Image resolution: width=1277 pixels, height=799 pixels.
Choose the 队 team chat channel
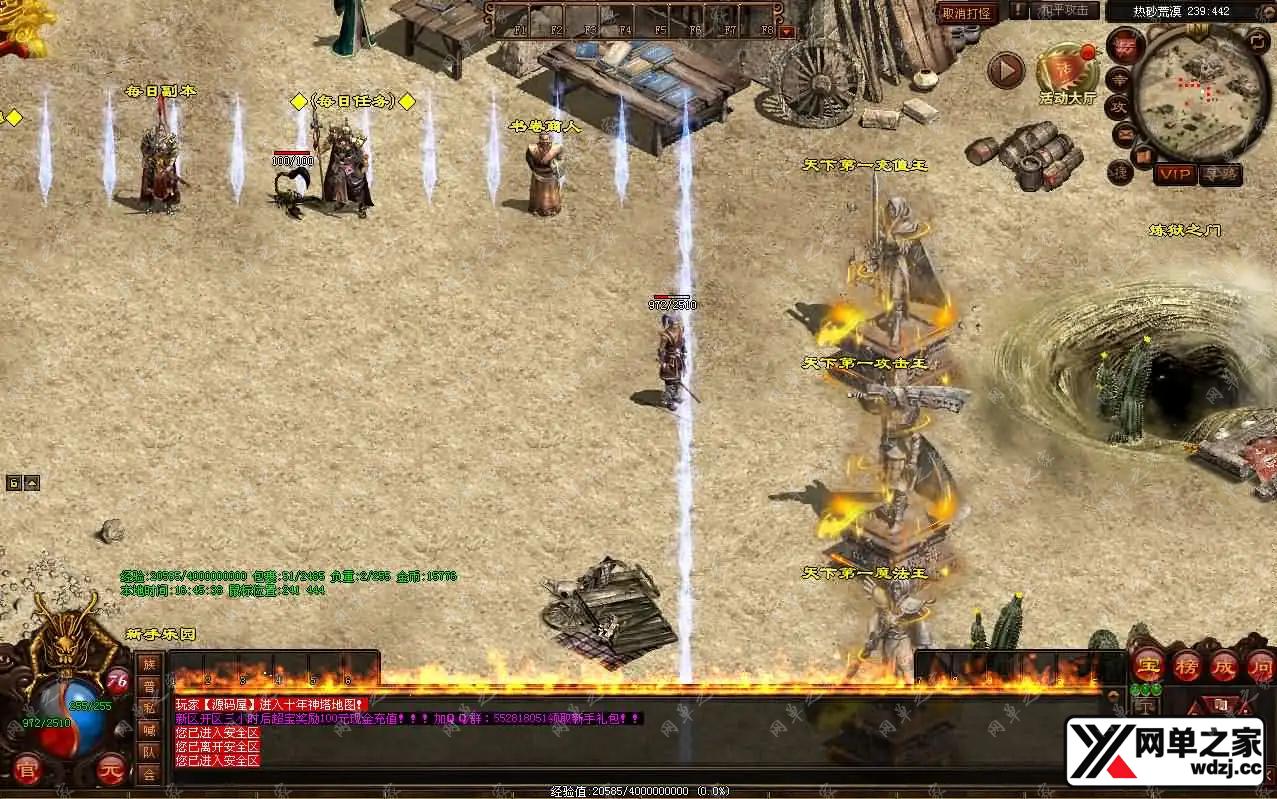pyautogui.click(x=149, y=752)
